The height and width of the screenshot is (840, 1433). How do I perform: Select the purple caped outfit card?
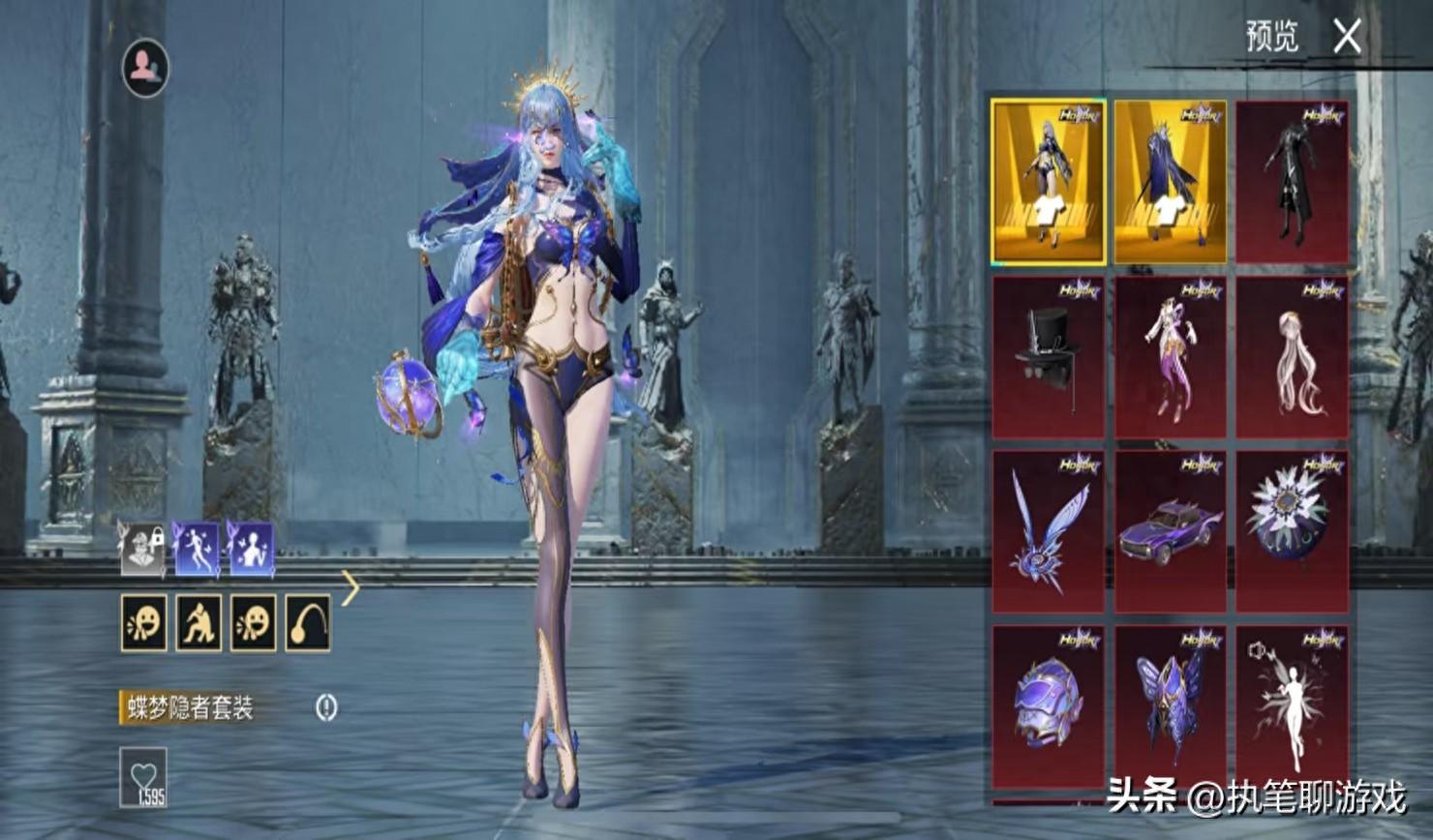pos(1170,181)
